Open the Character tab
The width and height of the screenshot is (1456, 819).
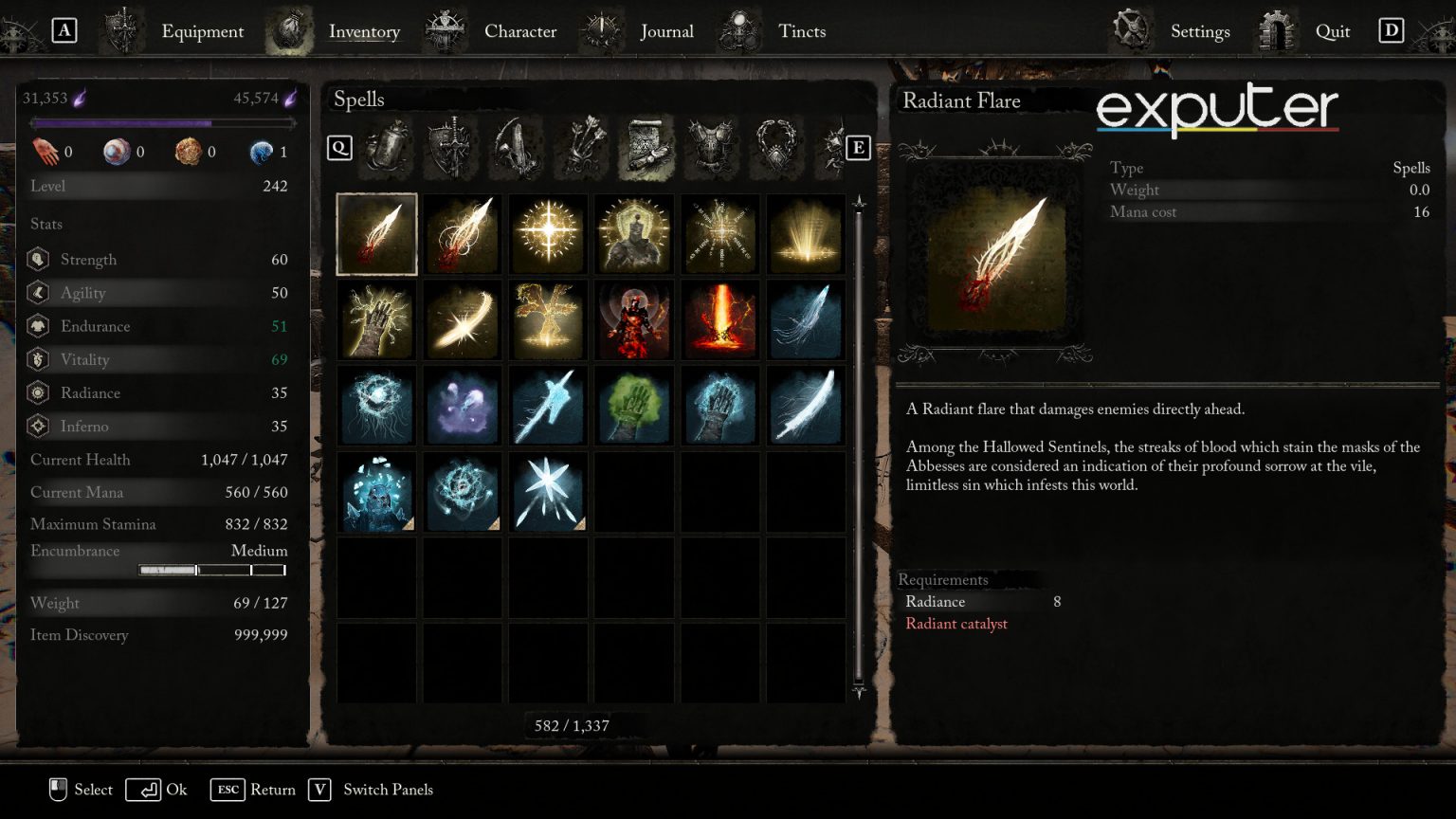(519, 31)
